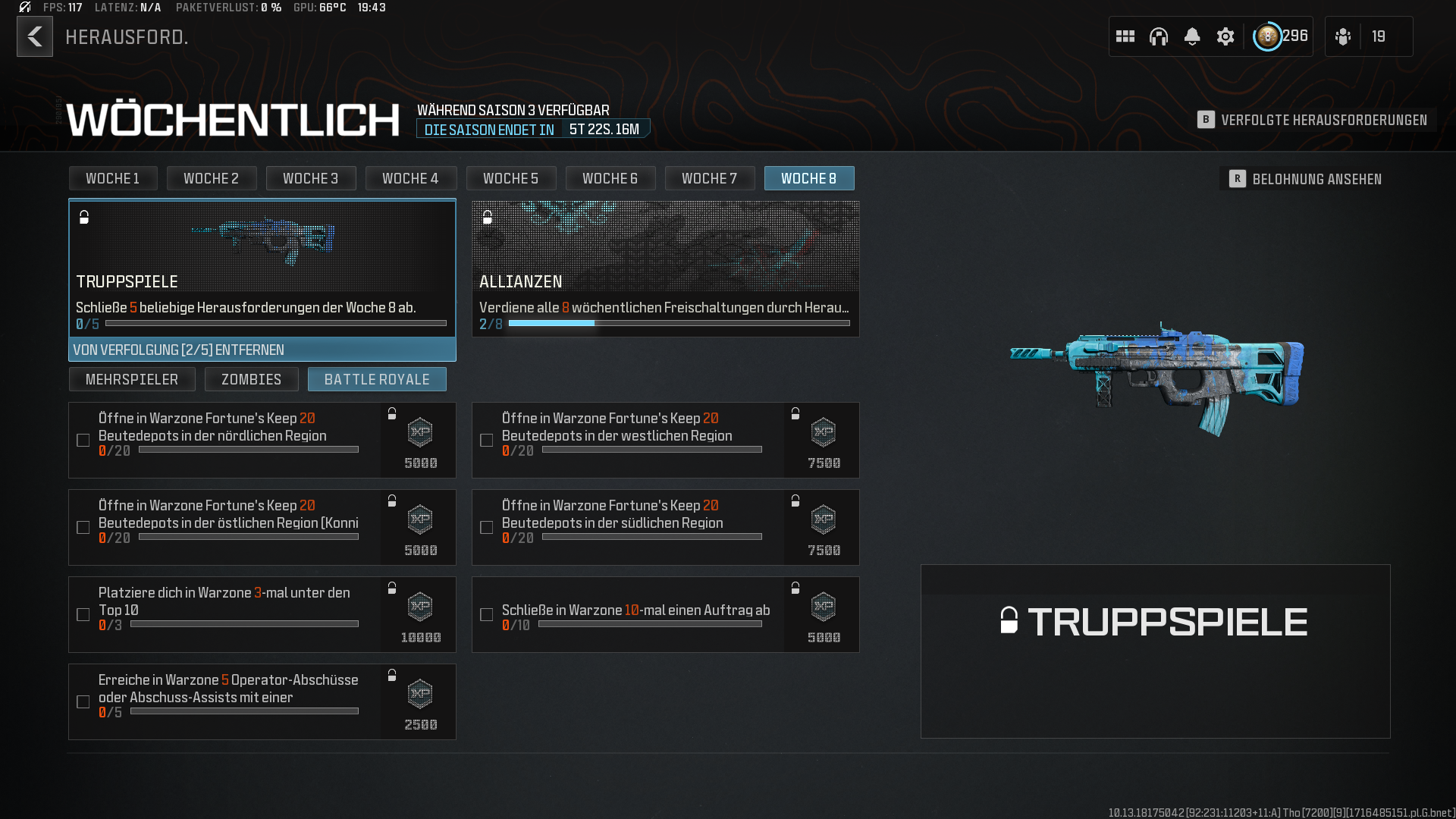
Task: Open the Woche 7 challenges tab
Action: (709, 178)
